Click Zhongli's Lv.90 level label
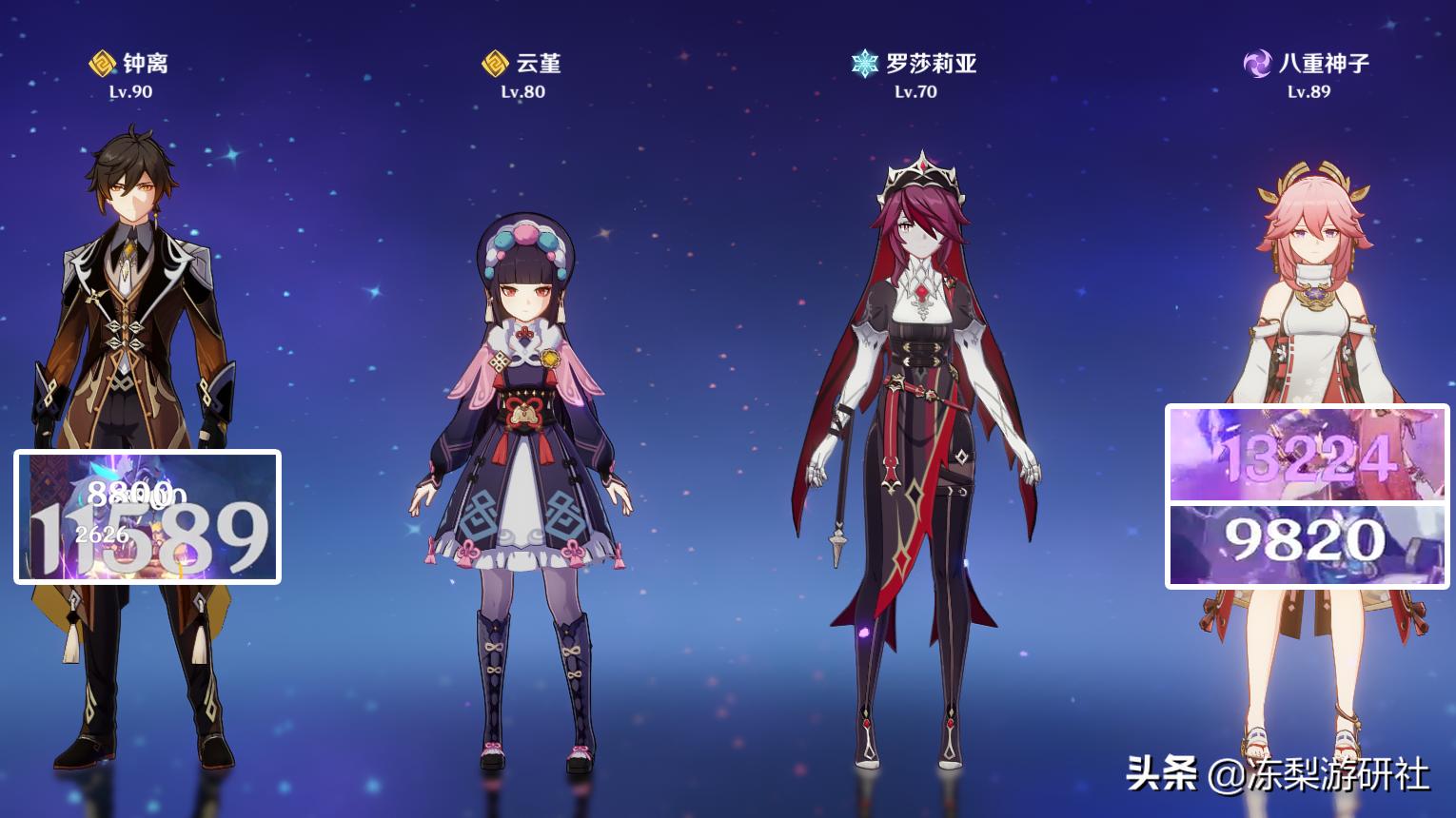The height and width of the screenshot is (818, 1456). [130, 91]
